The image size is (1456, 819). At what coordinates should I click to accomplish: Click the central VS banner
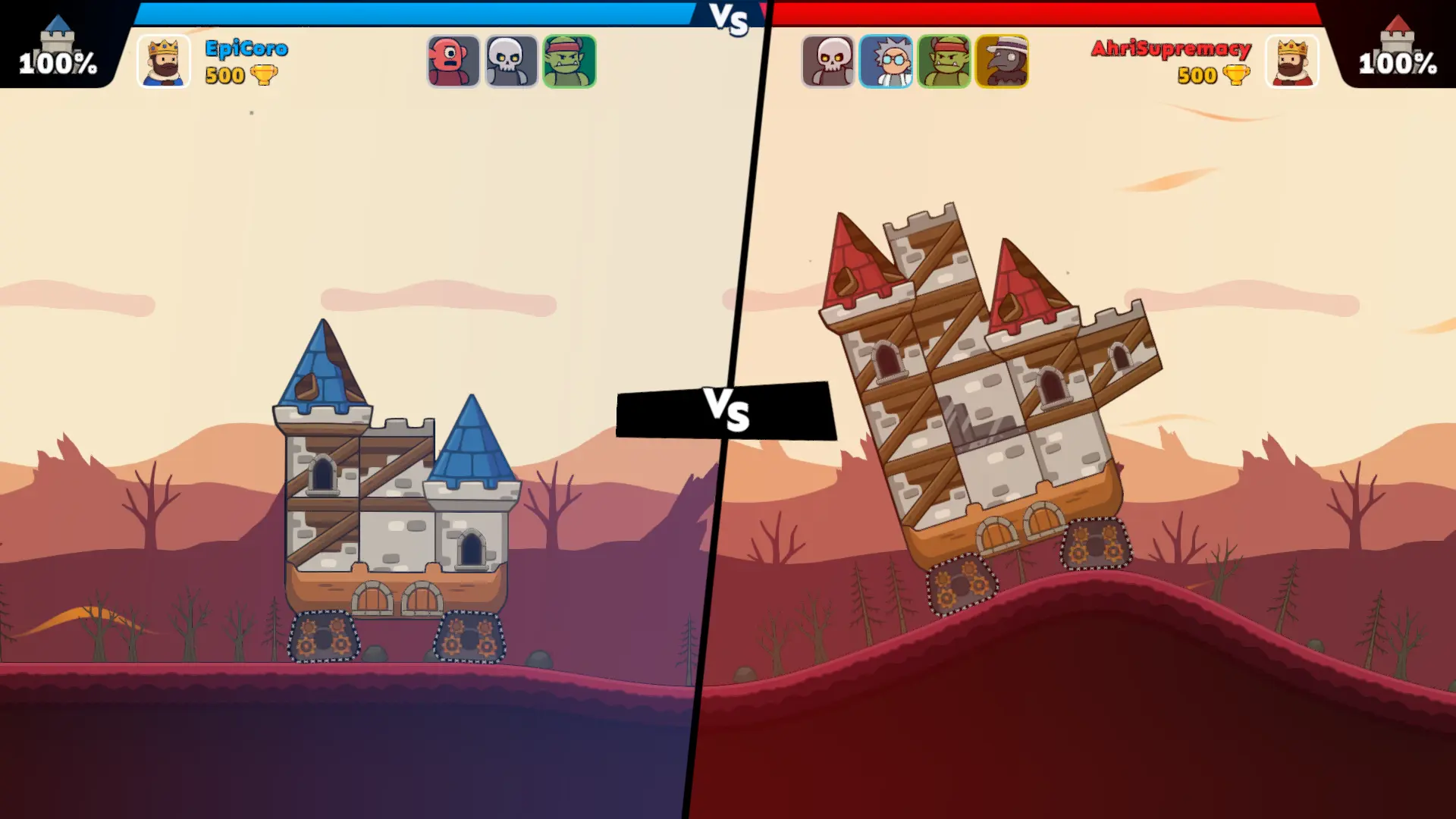(x=728, y=413)
